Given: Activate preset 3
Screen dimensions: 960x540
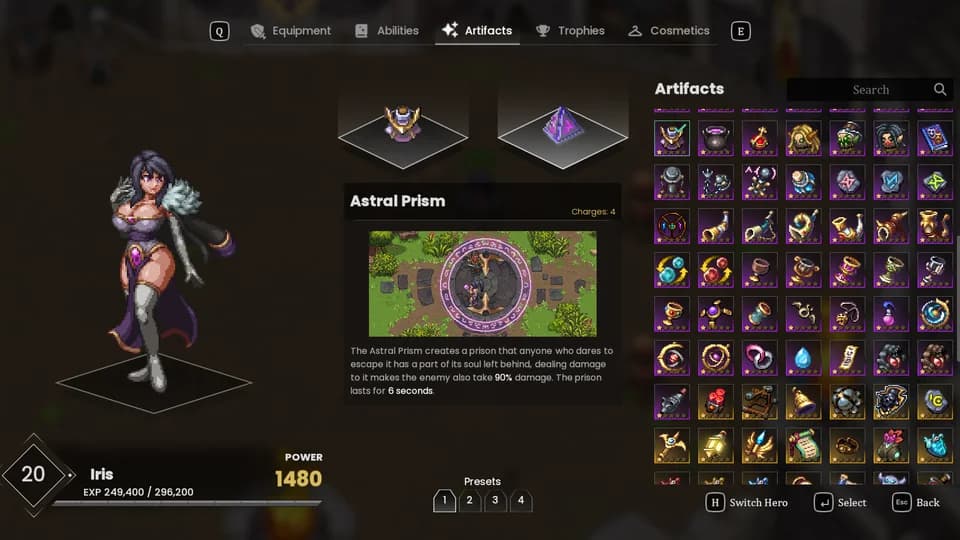Looking at the screenshot, I should click(x=495, y=500).
